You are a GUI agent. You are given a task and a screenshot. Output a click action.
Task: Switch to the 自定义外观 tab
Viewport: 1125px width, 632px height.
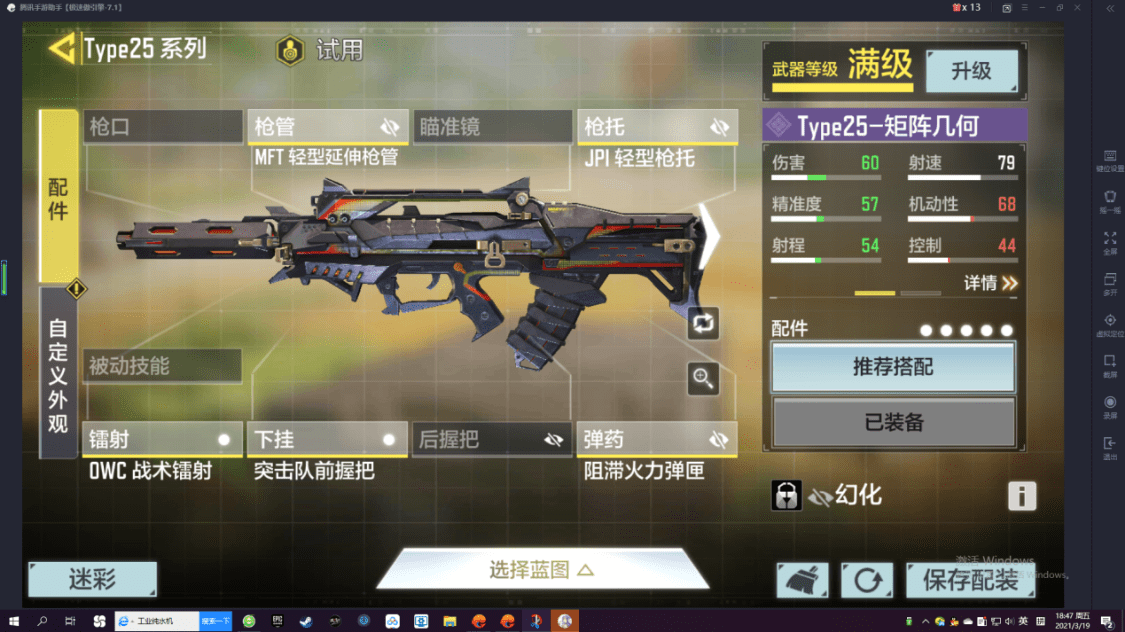(x=58, y=375)
